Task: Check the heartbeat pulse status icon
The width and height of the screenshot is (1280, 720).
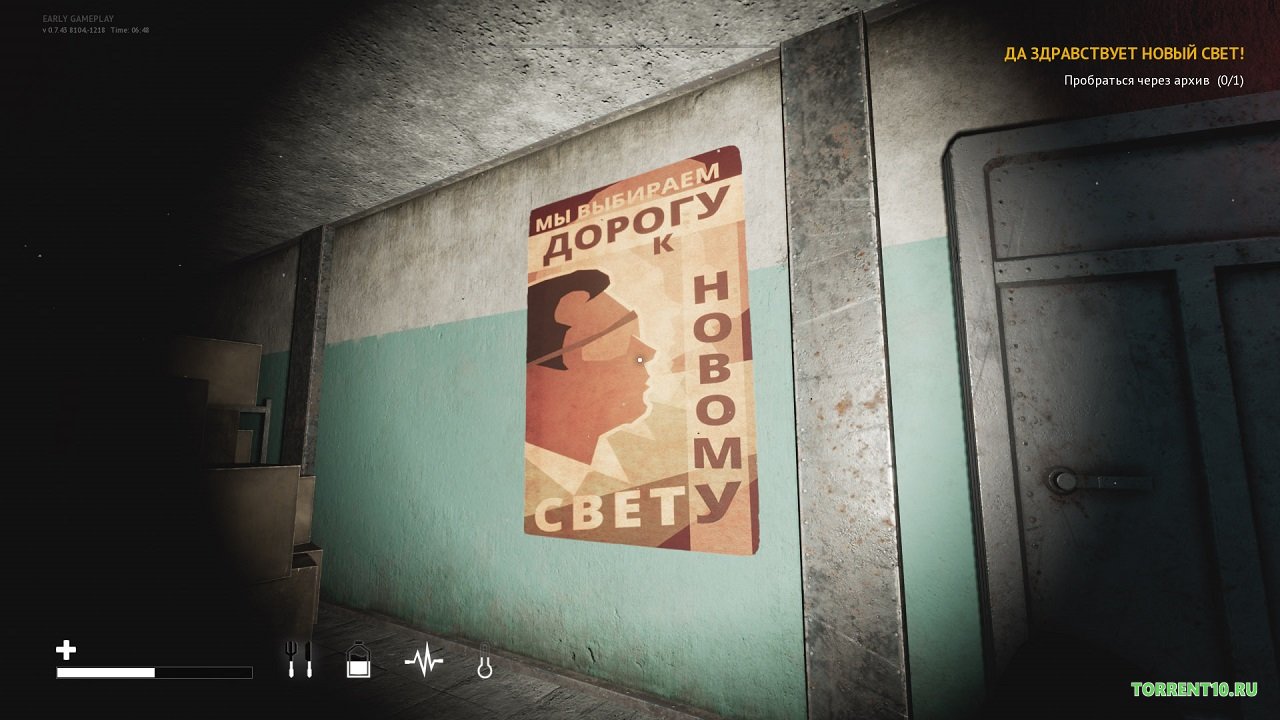Action: pyautogui.click(x=423, y=661)
